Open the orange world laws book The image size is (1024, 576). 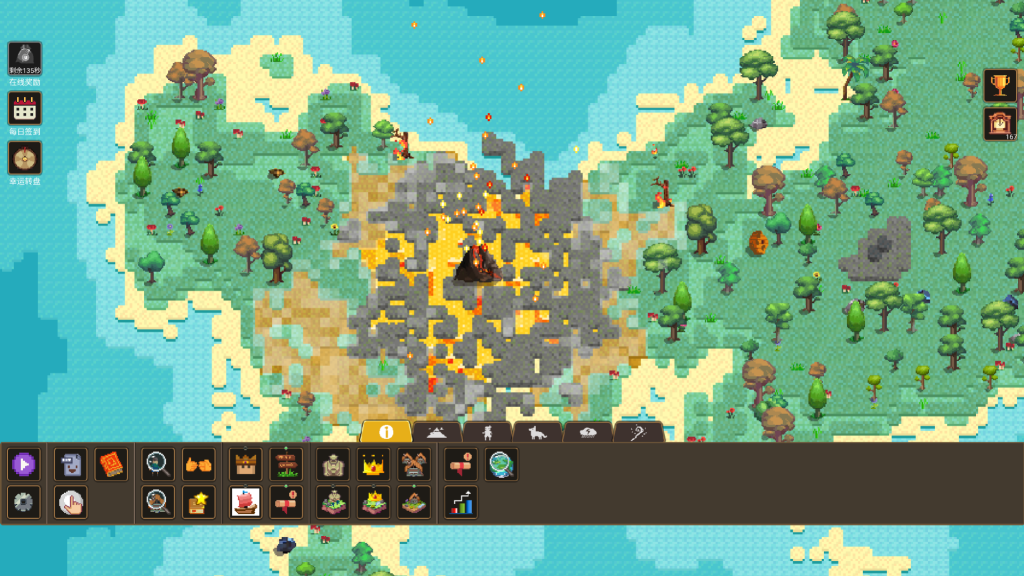pos(111,464)
